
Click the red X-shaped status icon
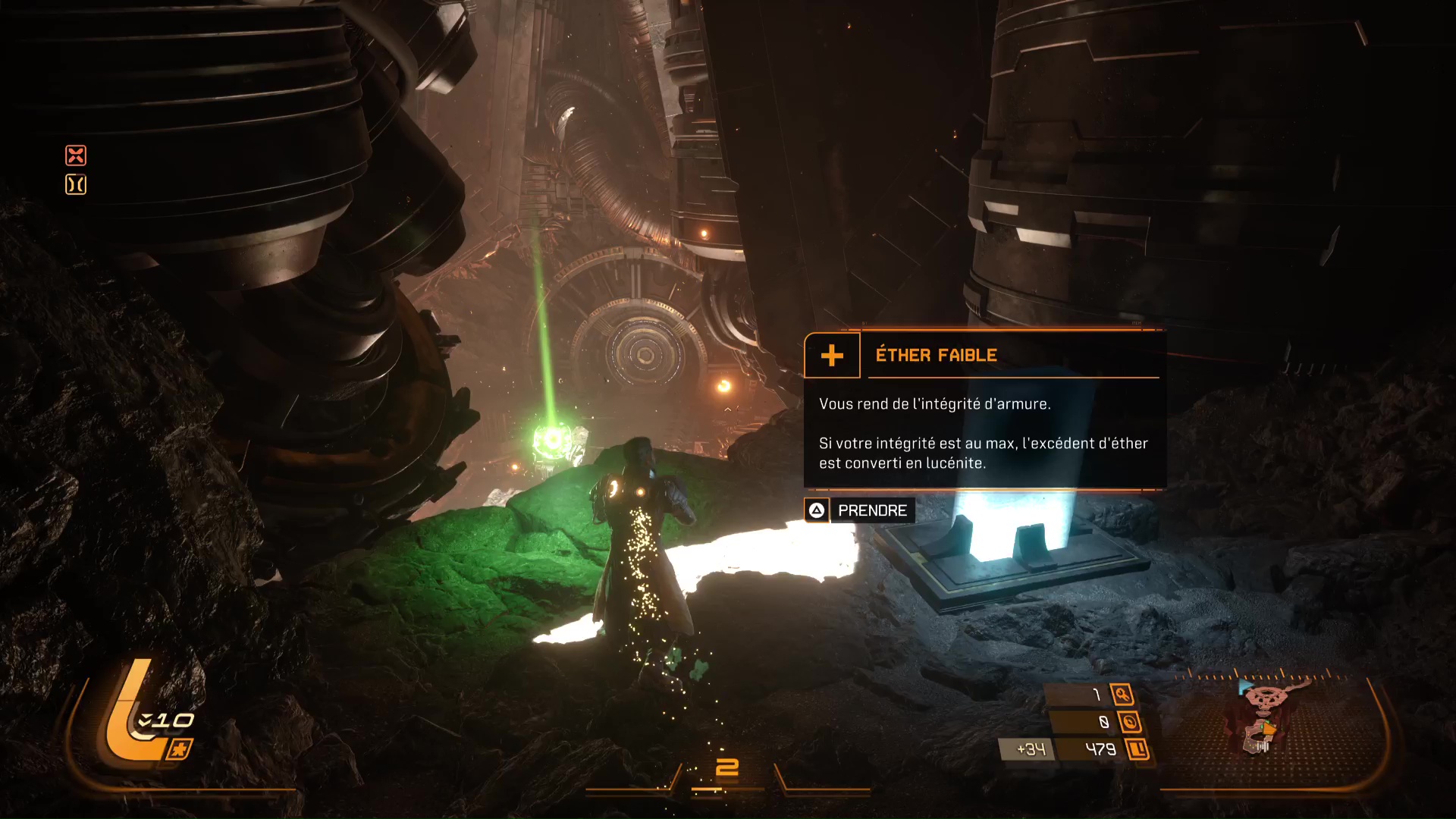[x=76, y=155]
